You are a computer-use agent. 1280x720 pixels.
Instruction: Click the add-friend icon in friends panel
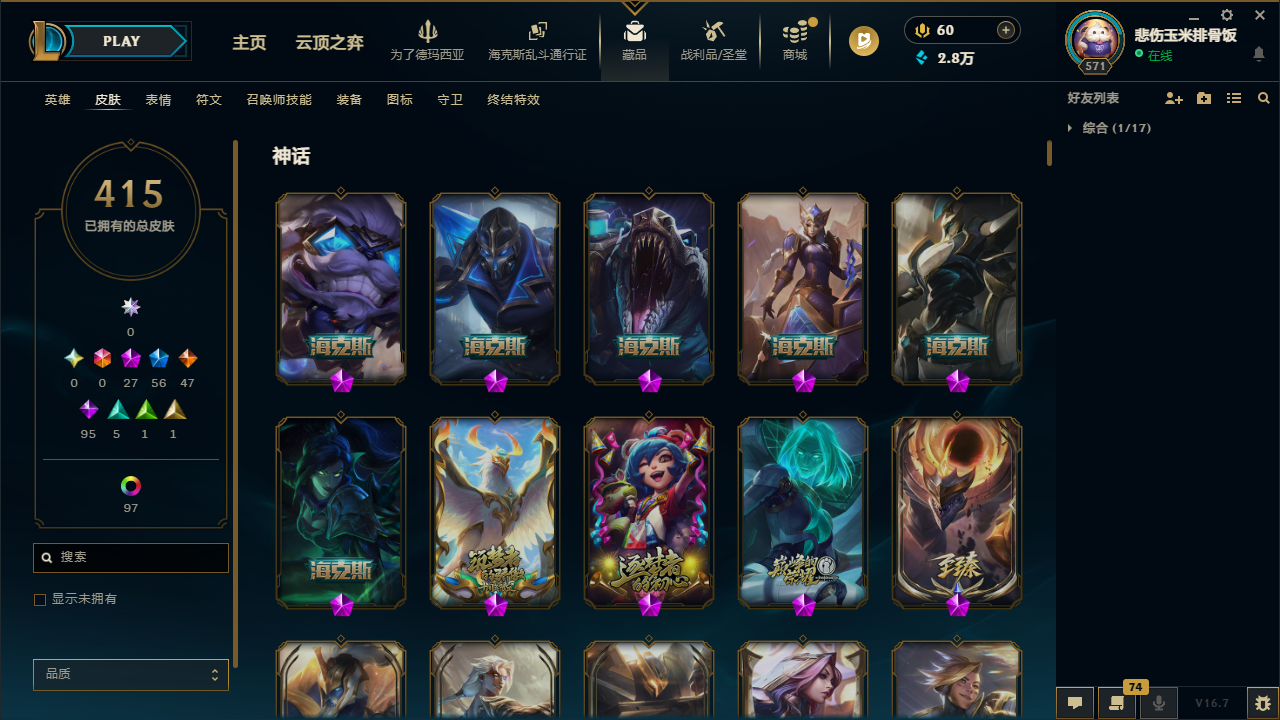pos(1174,98)
